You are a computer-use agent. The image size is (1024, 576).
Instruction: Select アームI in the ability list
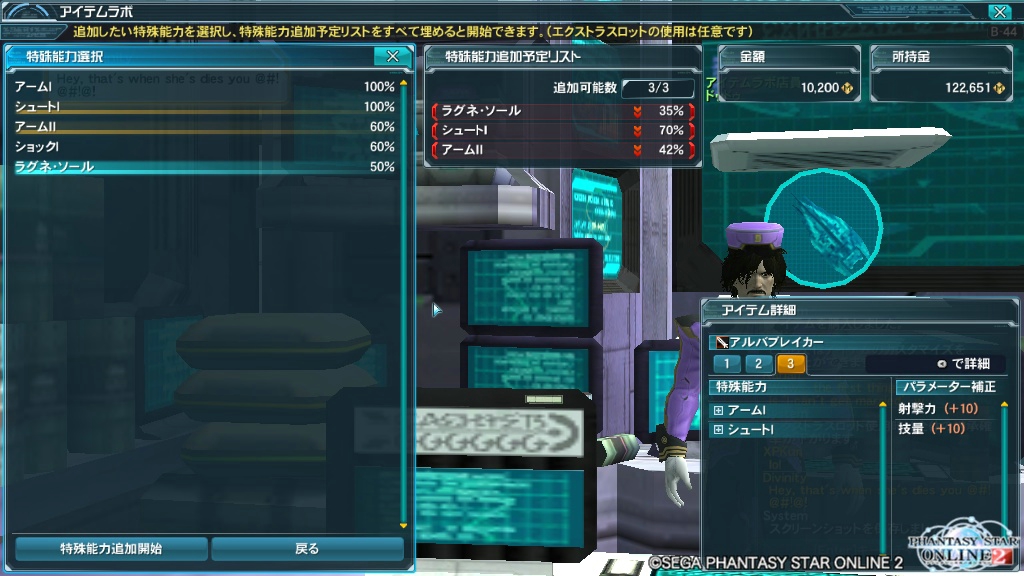coord(204,87)
